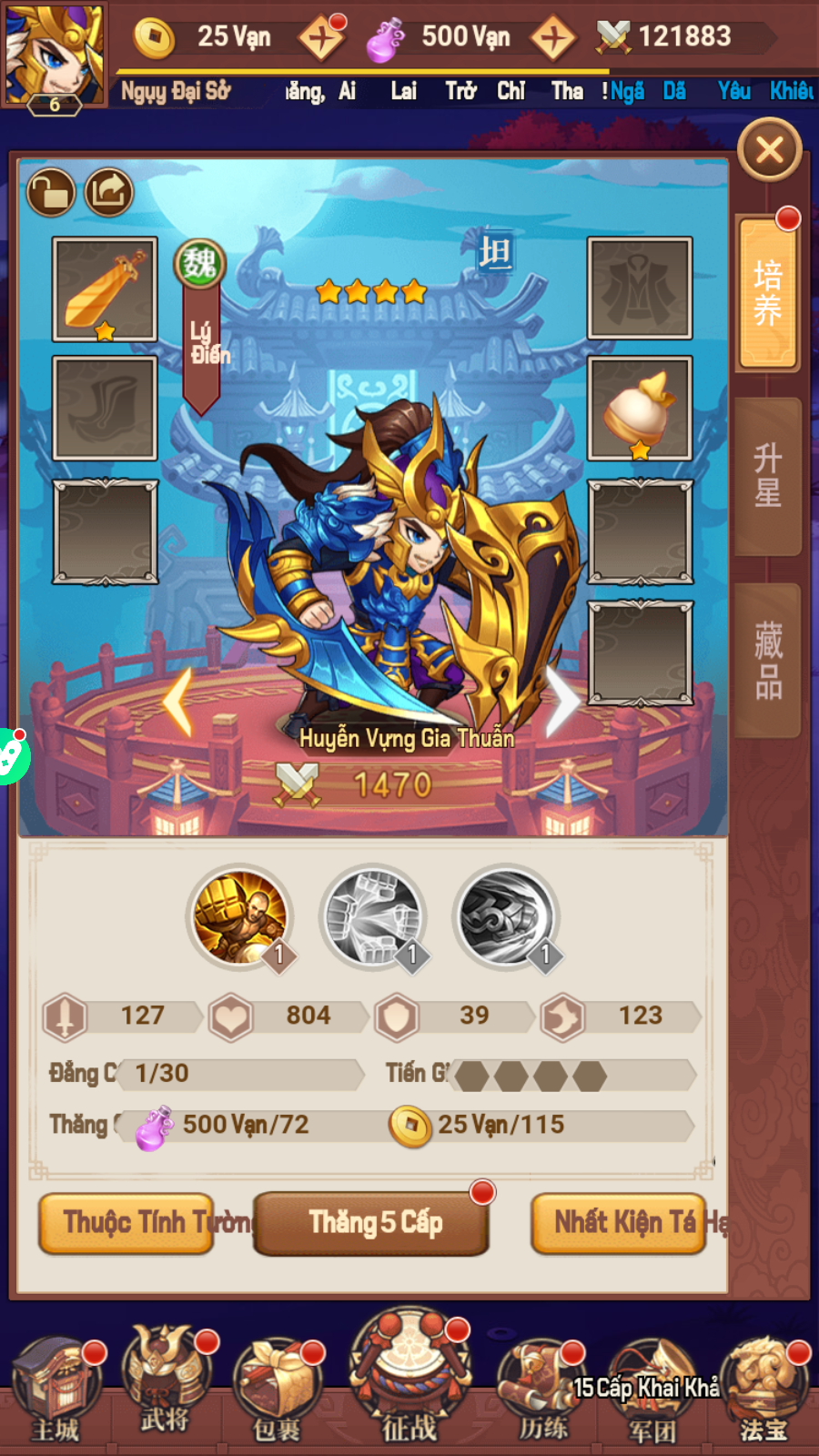Viewport: 819px width, 1456px height.
Task: Click the Thăng 5 Cấp upgrade button
Action: 371,1223
